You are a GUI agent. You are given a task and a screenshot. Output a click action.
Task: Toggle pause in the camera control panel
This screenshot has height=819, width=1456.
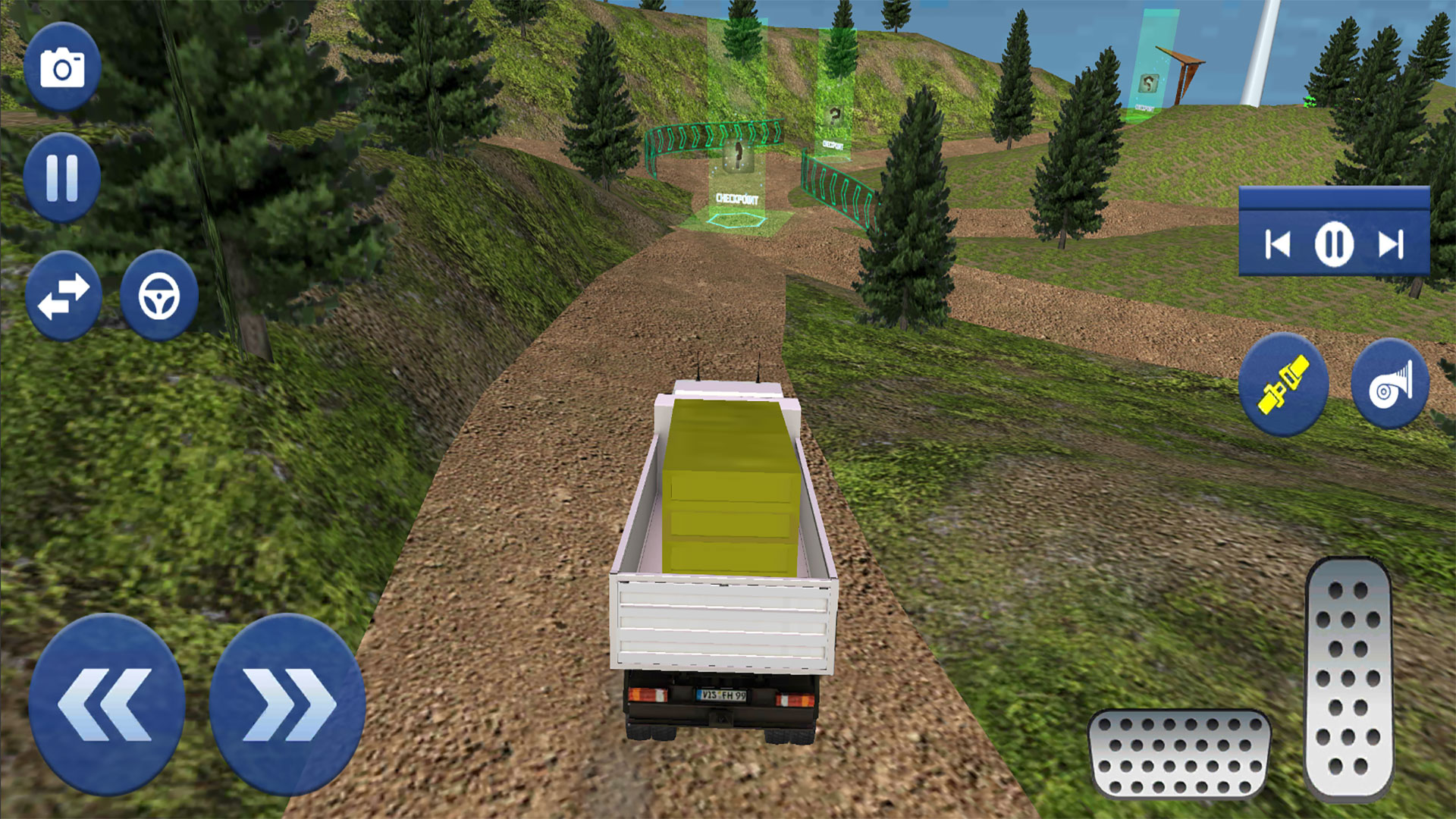pos(1333,244)
